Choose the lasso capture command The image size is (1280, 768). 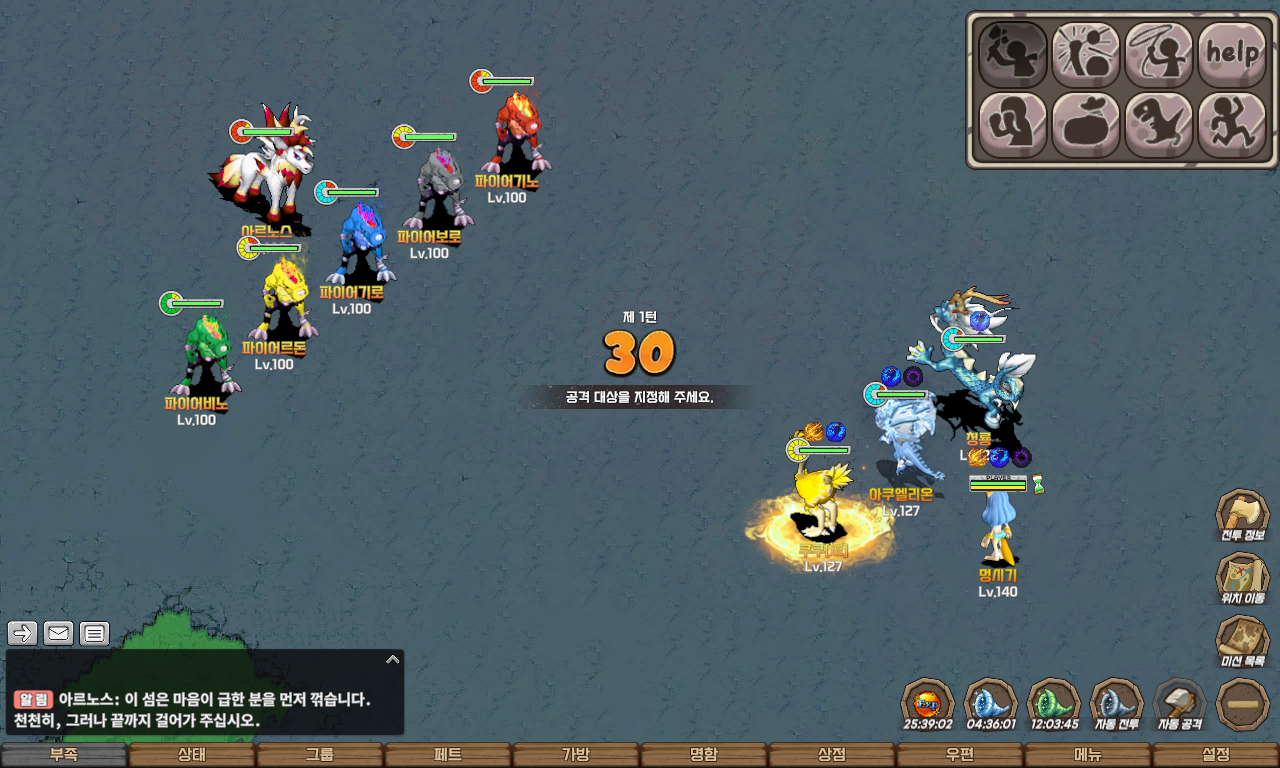1158,54
